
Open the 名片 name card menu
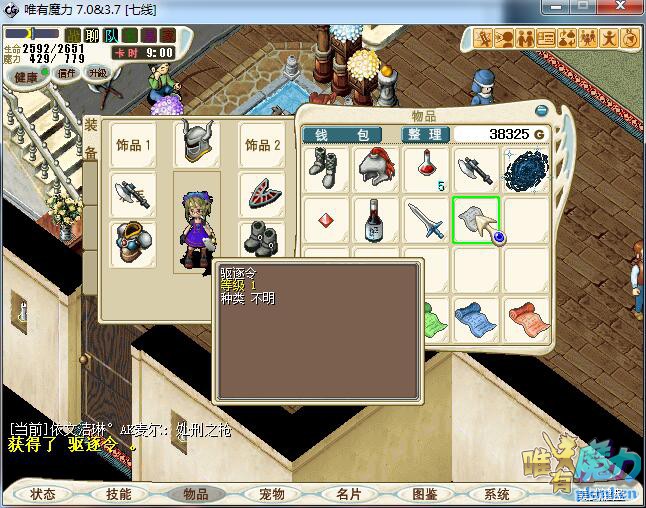(347, 494)
